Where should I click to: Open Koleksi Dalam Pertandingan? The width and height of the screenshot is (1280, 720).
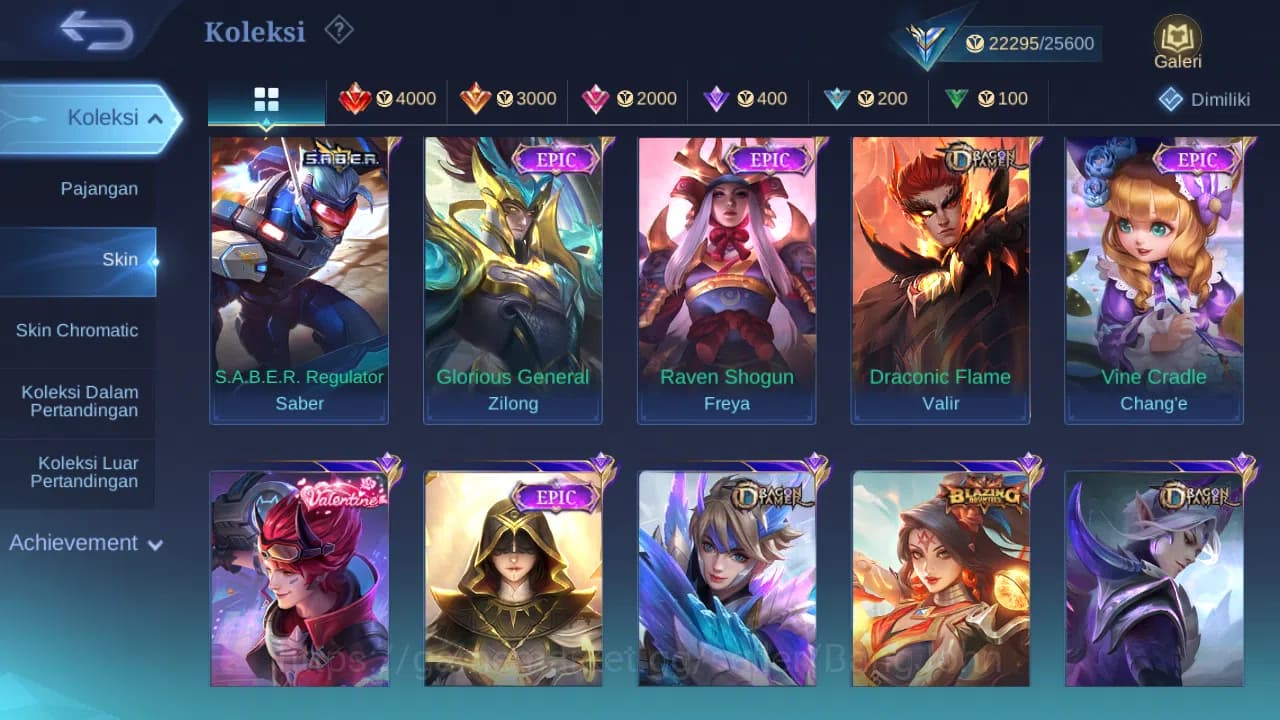coord(79,401)
